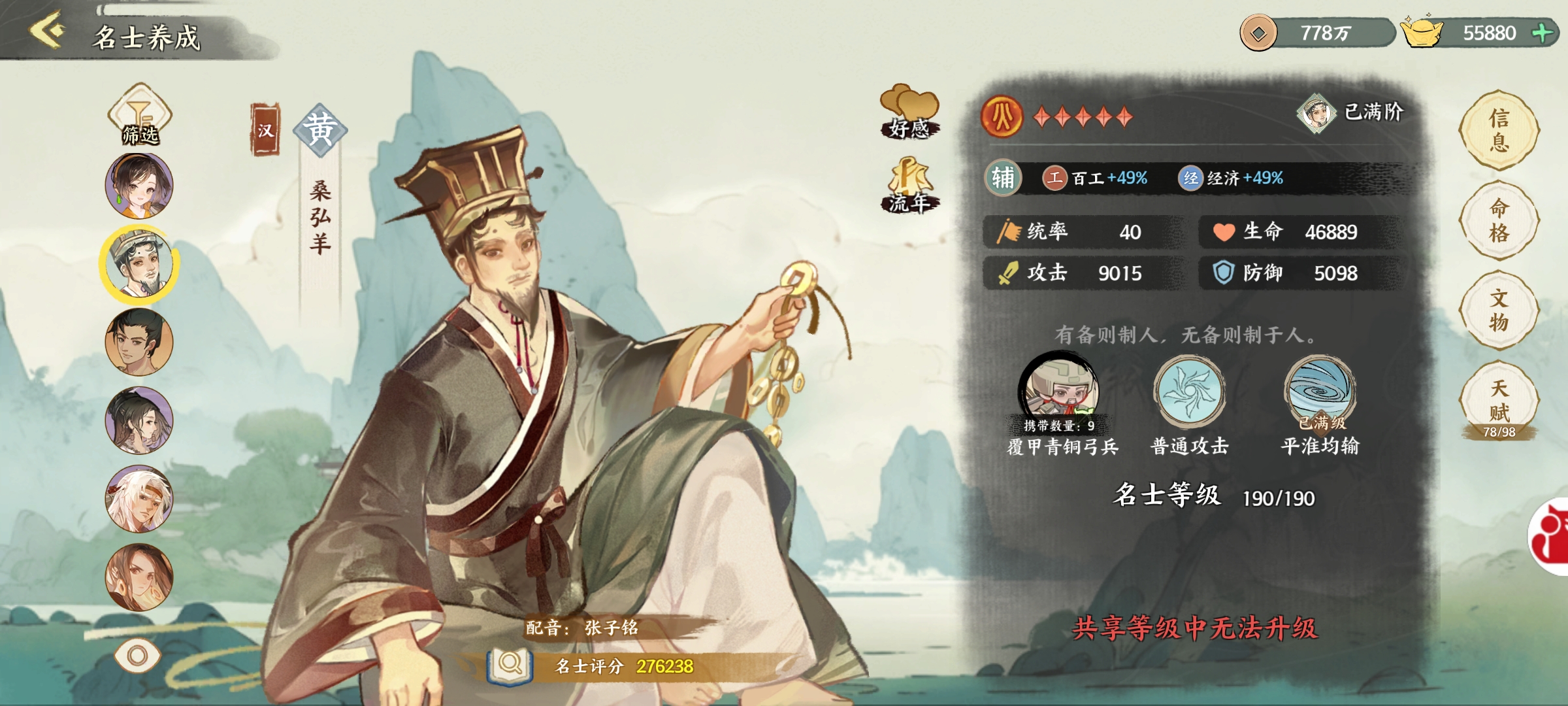Switch to the 天赋 tab

click(x=1499, y=400)
